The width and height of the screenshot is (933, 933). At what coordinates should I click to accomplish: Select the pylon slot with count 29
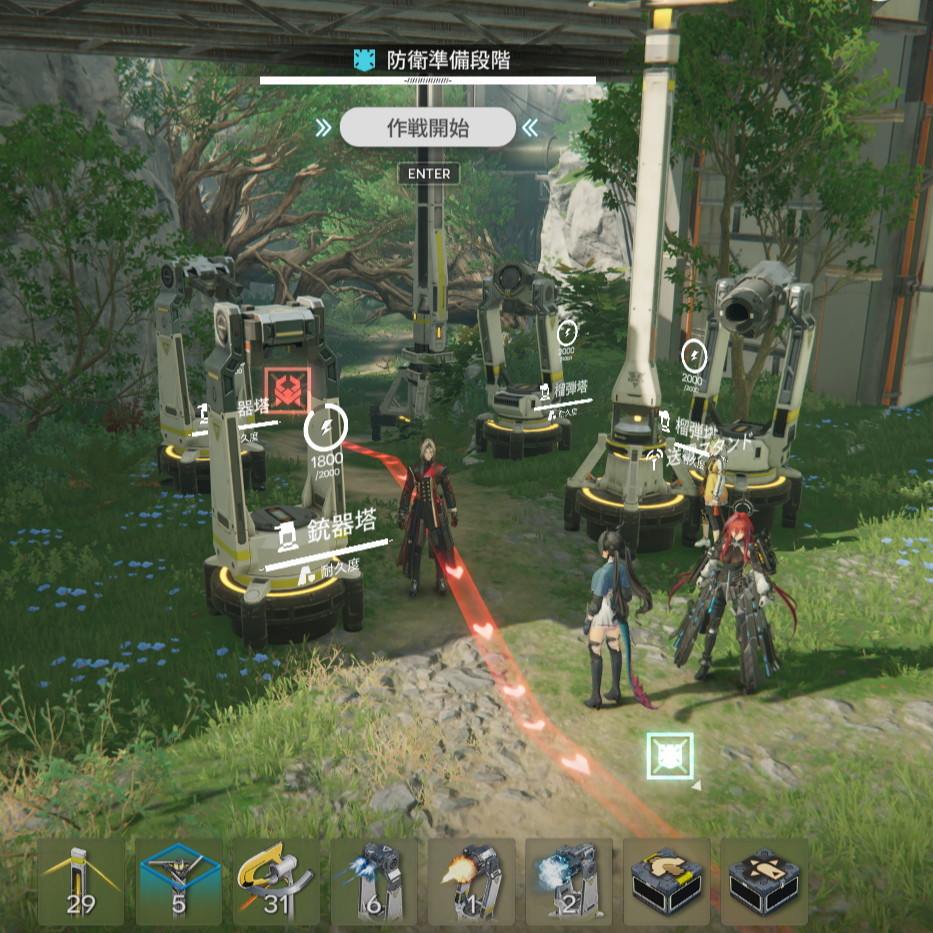81,881
